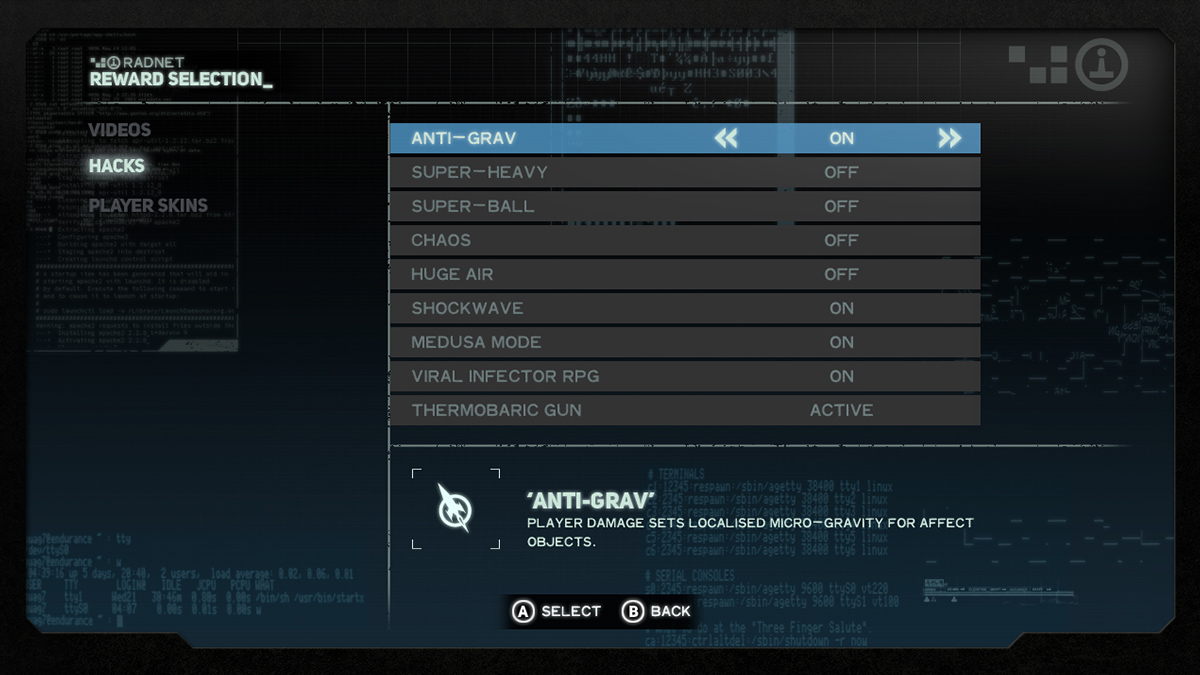Open the Videos rewards category
This screenshot has width=1200, height=675.
click(x=120, y=130)
